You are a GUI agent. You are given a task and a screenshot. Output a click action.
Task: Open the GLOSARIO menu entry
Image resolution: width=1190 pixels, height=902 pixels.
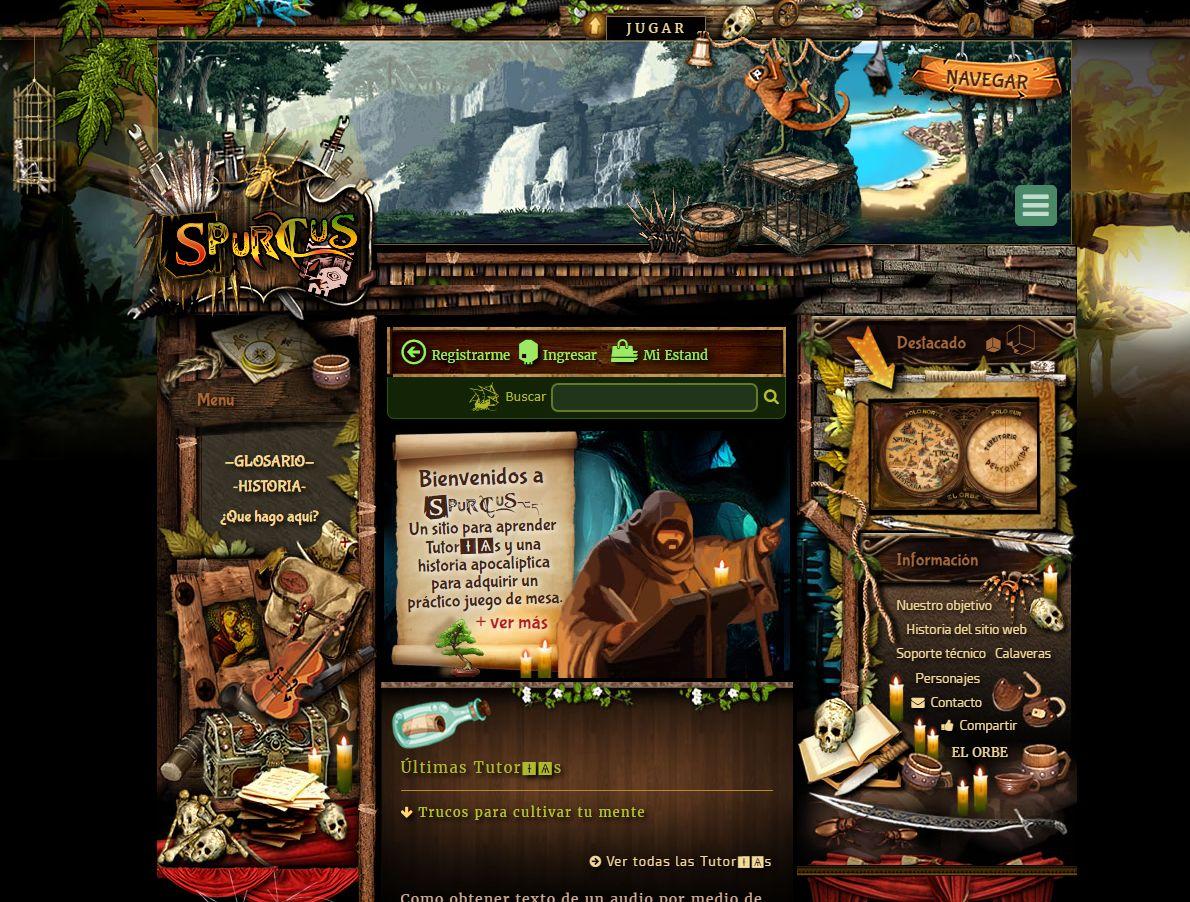(270, 462)
